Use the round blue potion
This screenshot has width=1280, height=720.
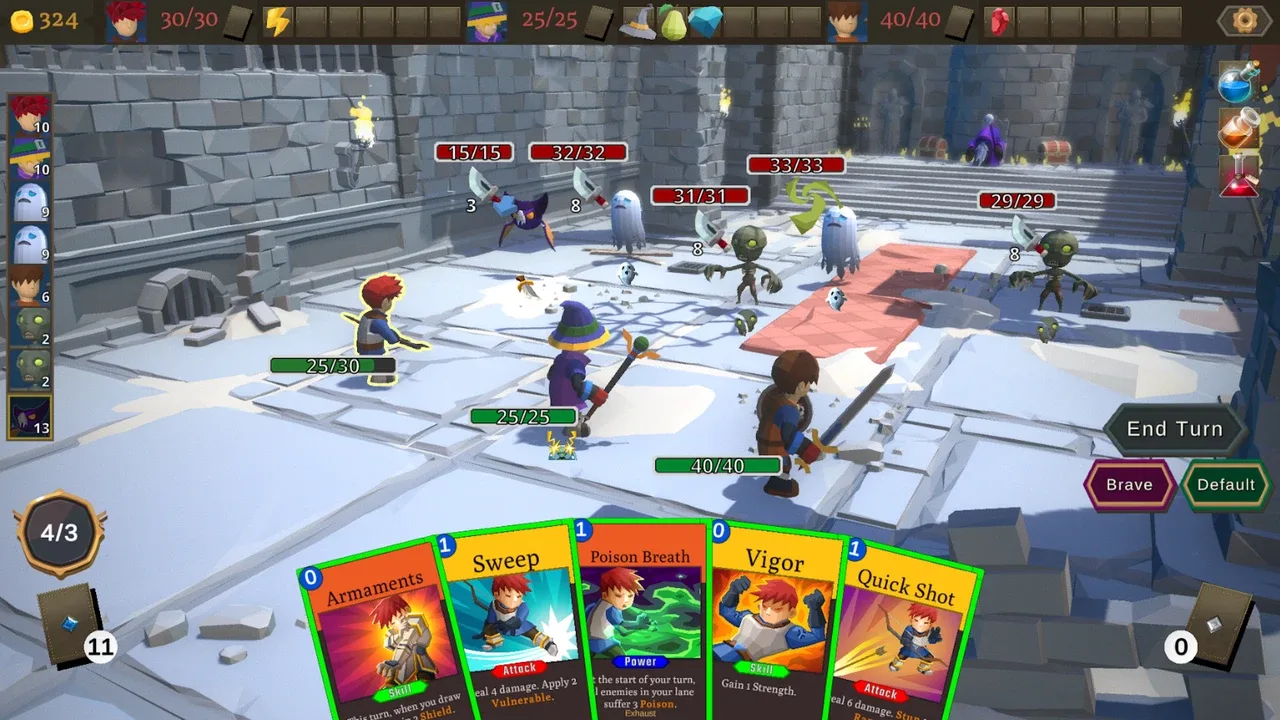(1238, 83)
